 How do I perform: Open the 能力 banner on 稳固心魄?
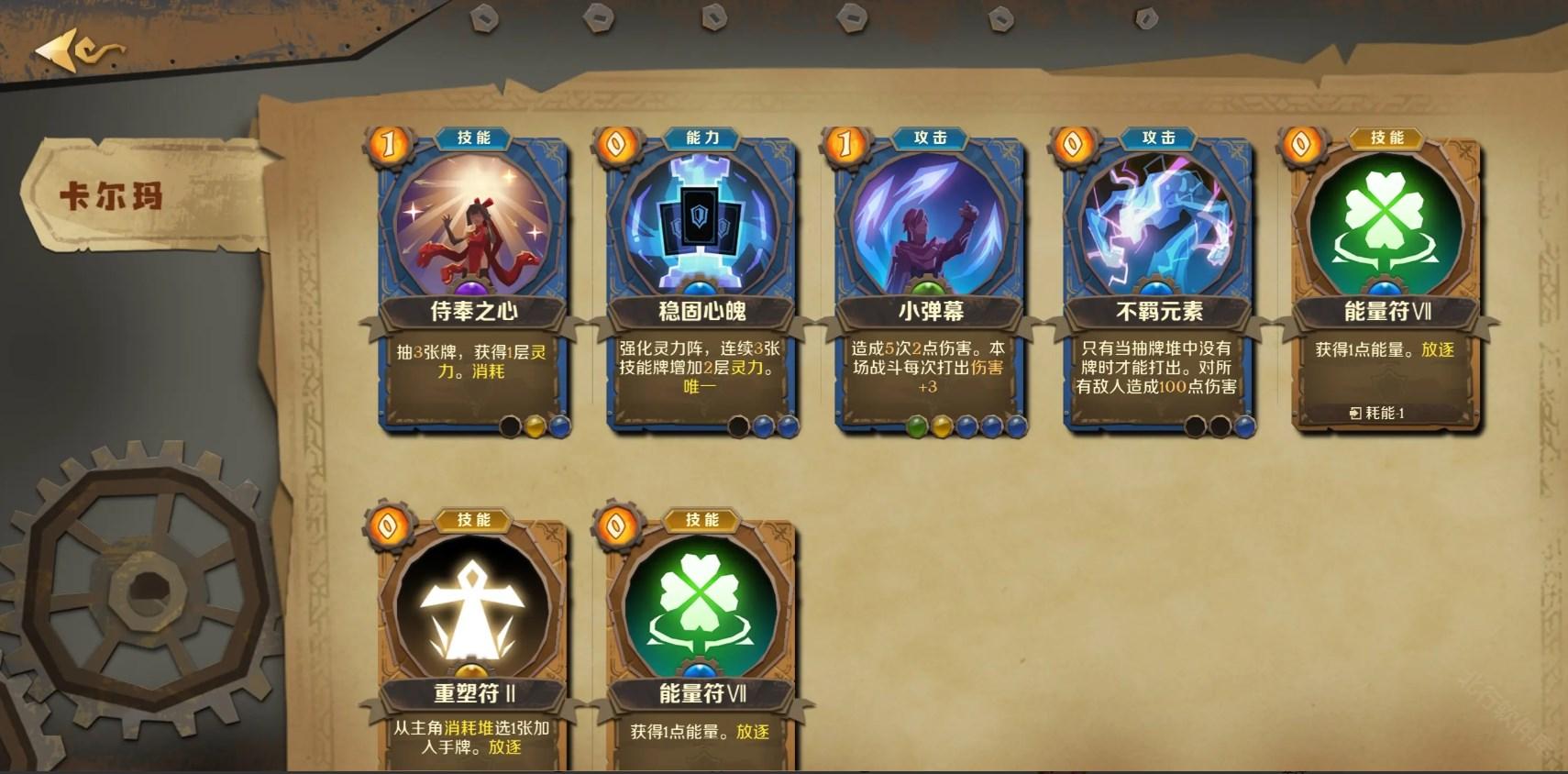pos(701,138)
